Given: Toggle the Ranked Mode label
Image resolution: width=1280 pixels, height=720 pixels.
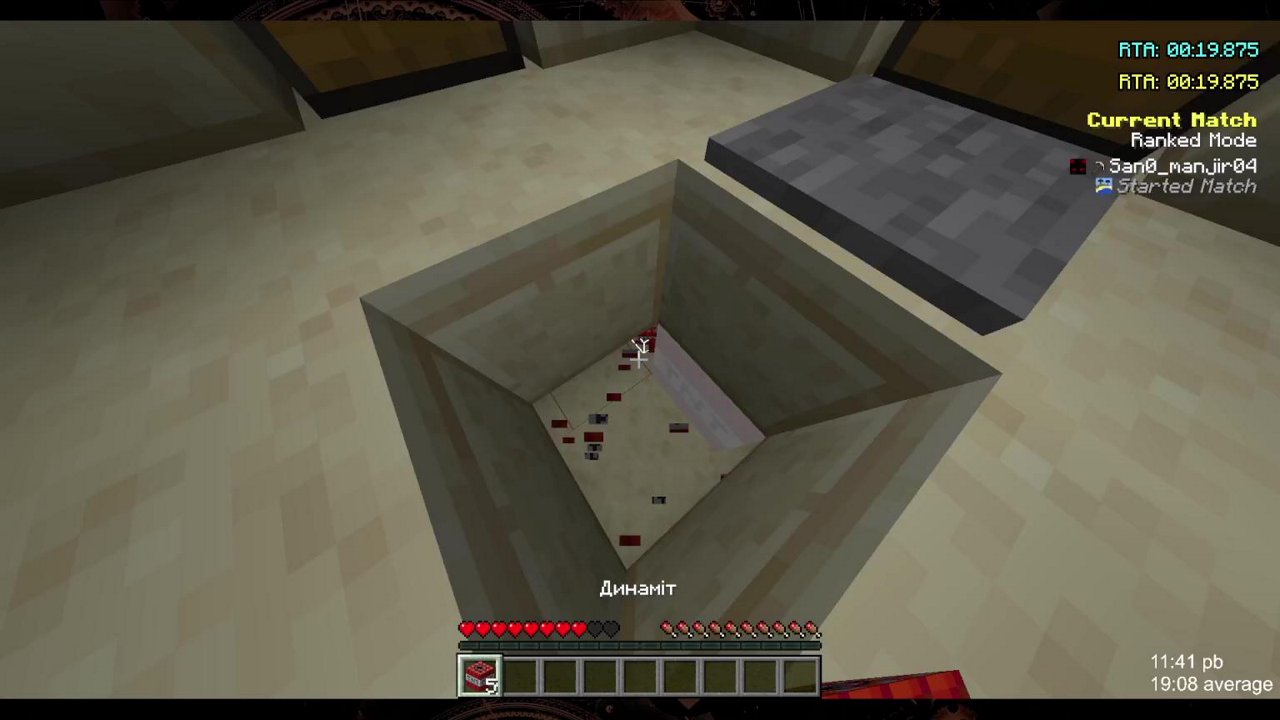Looking at the screenshot, I should pos(1193,140).
